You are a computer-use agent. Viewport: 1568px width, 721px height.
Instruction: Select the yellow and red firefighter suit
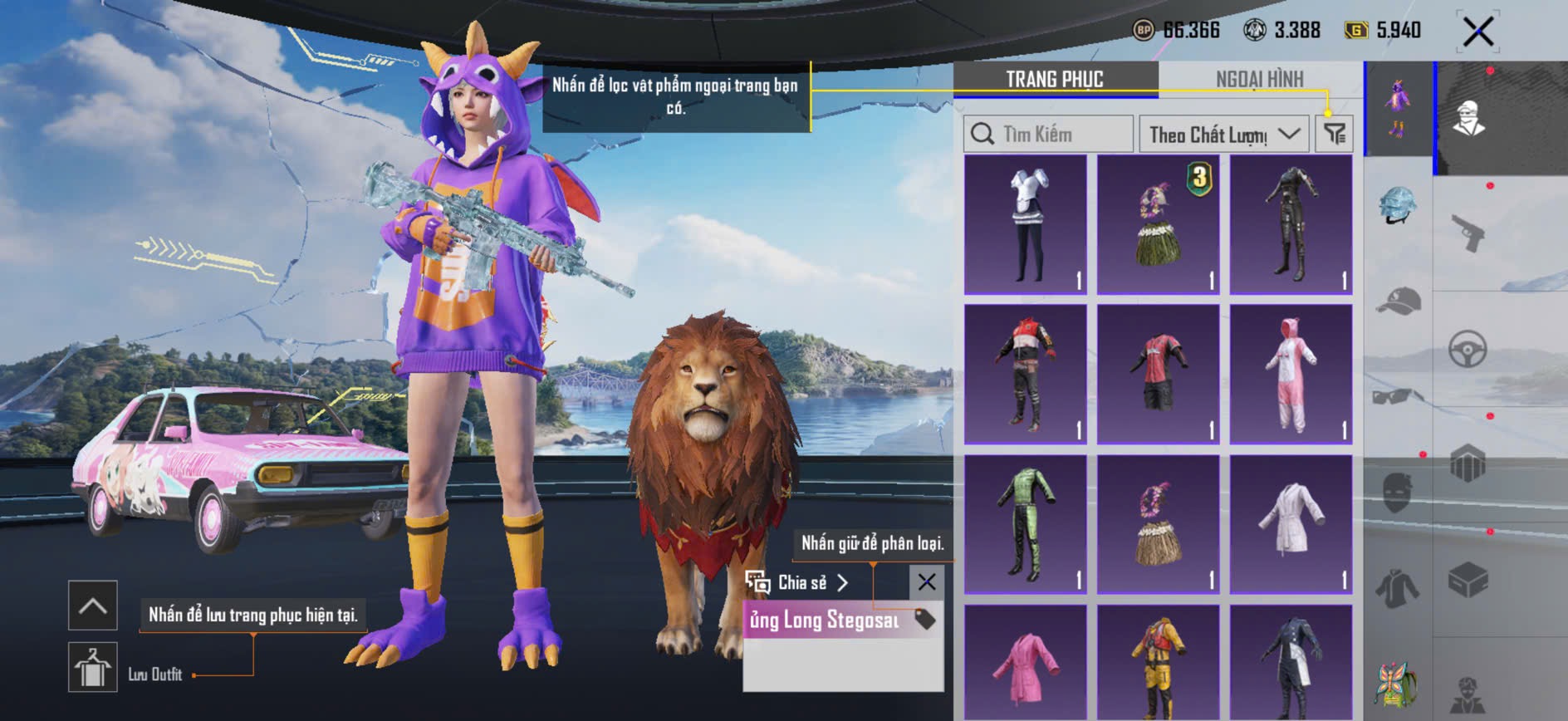tap(1158, 665)
